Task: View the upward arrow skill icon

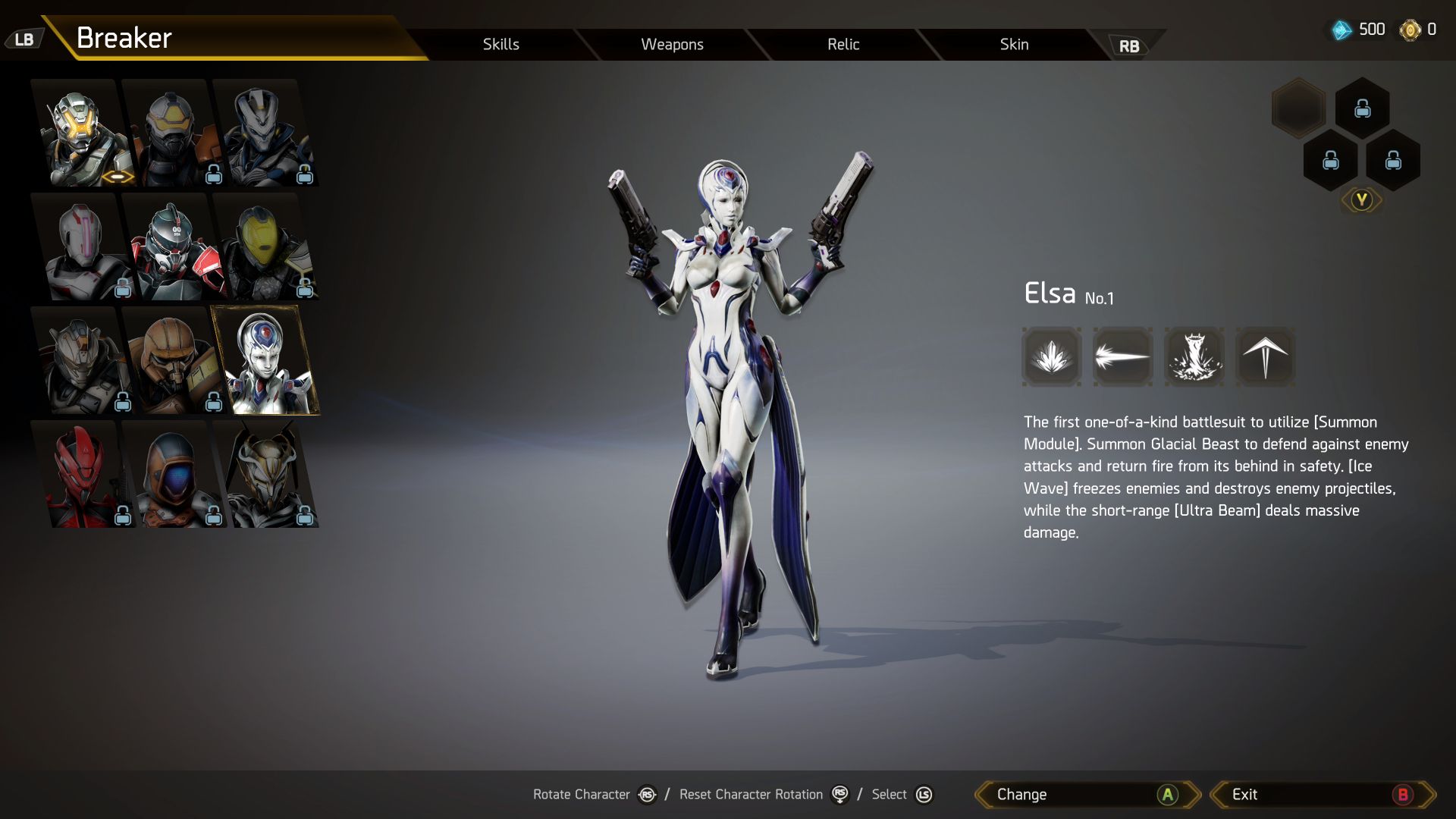Action: point(1265,357)
